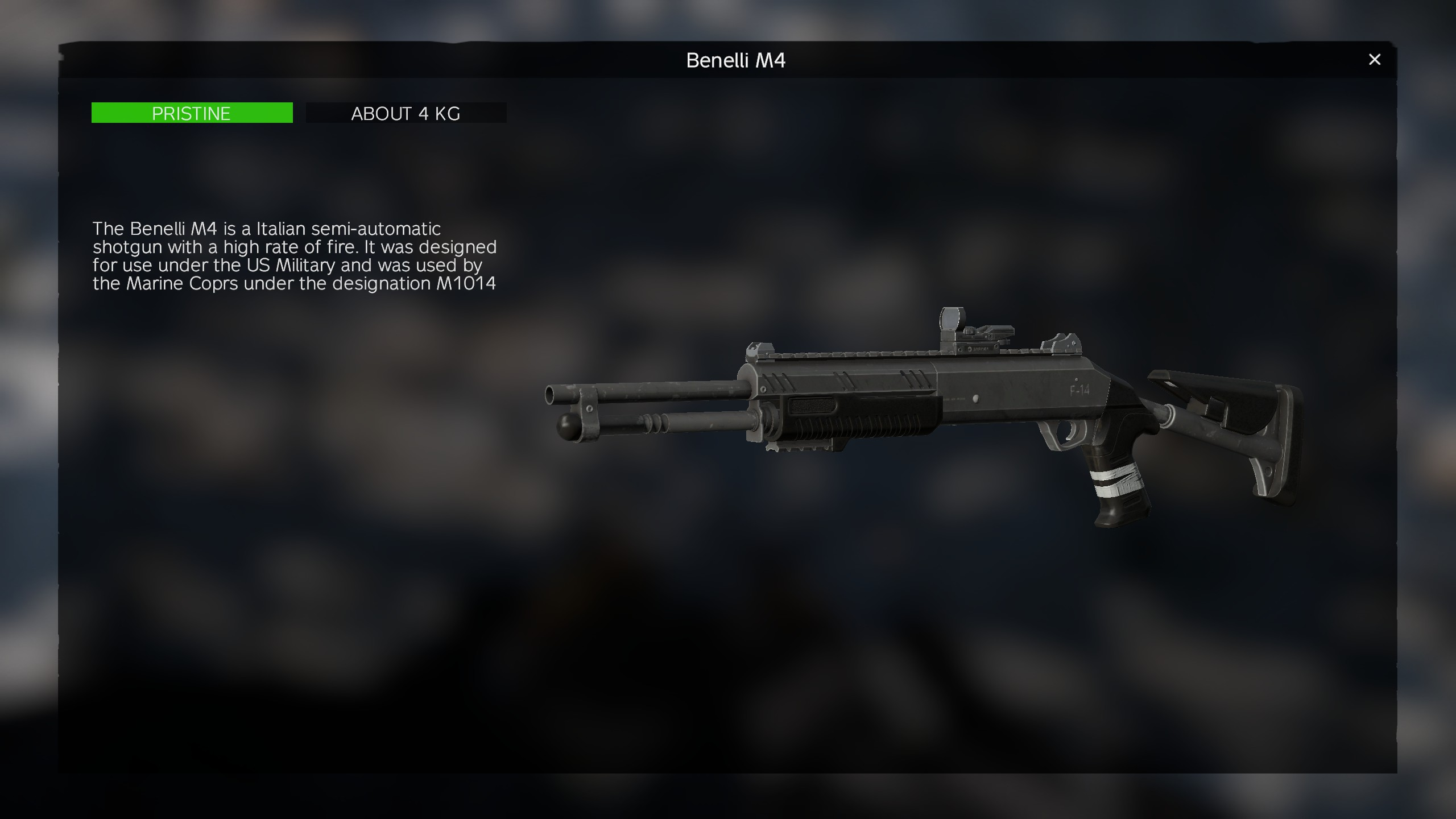
Task: Close the Benelli M4 inspect window
Action: pos(1374,60)
